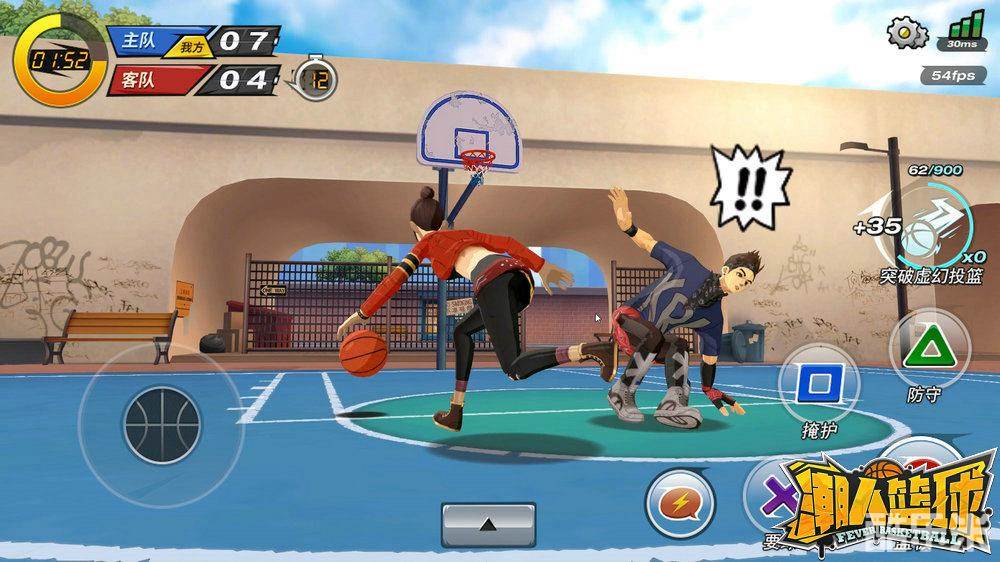1000x562 pixels.
Task: Expand the bottom up-arrow panel
Action: coord(488,523)
